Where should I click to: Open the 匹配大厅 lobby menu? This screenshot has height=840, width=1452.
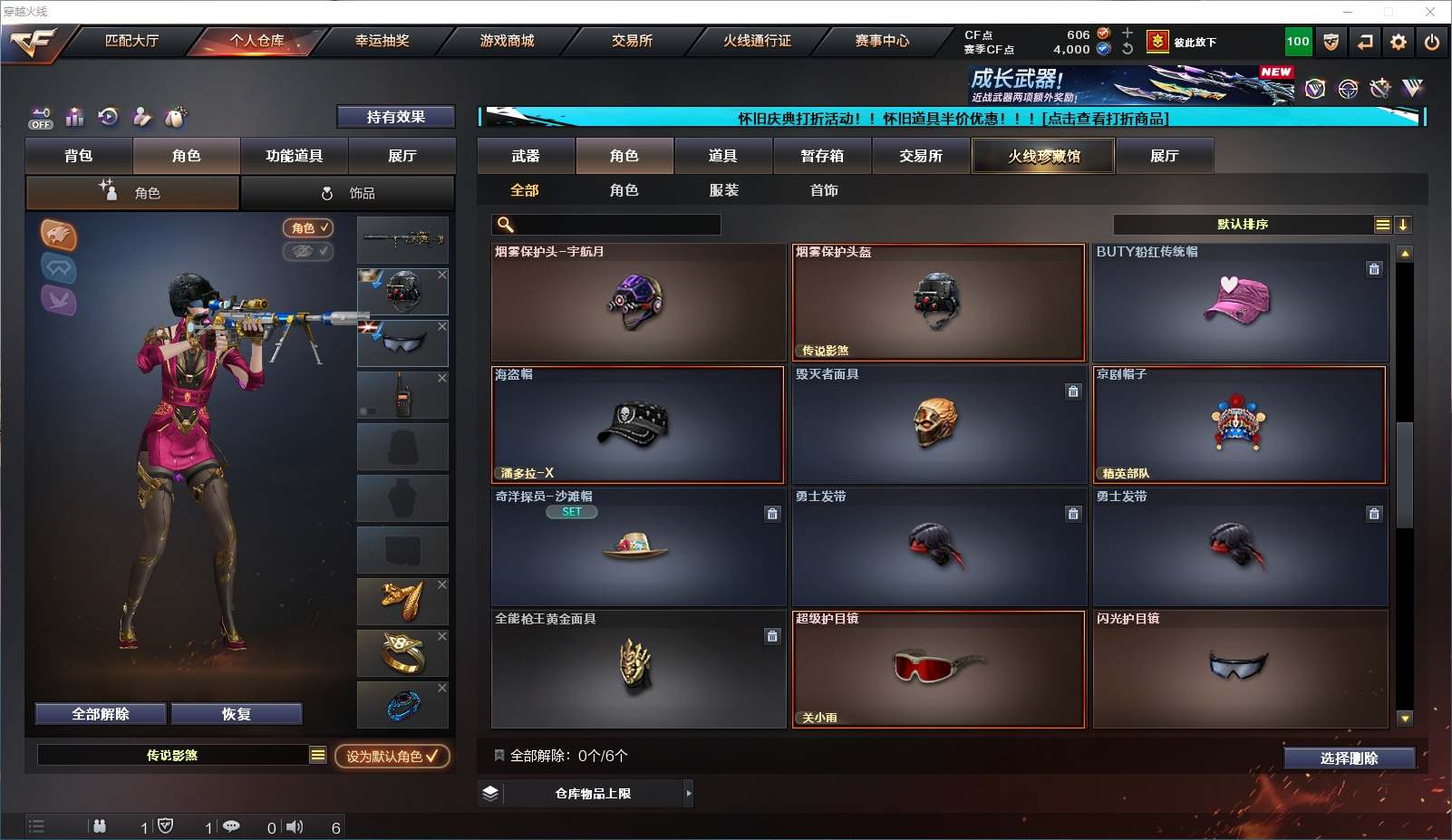tap(131, 41)
